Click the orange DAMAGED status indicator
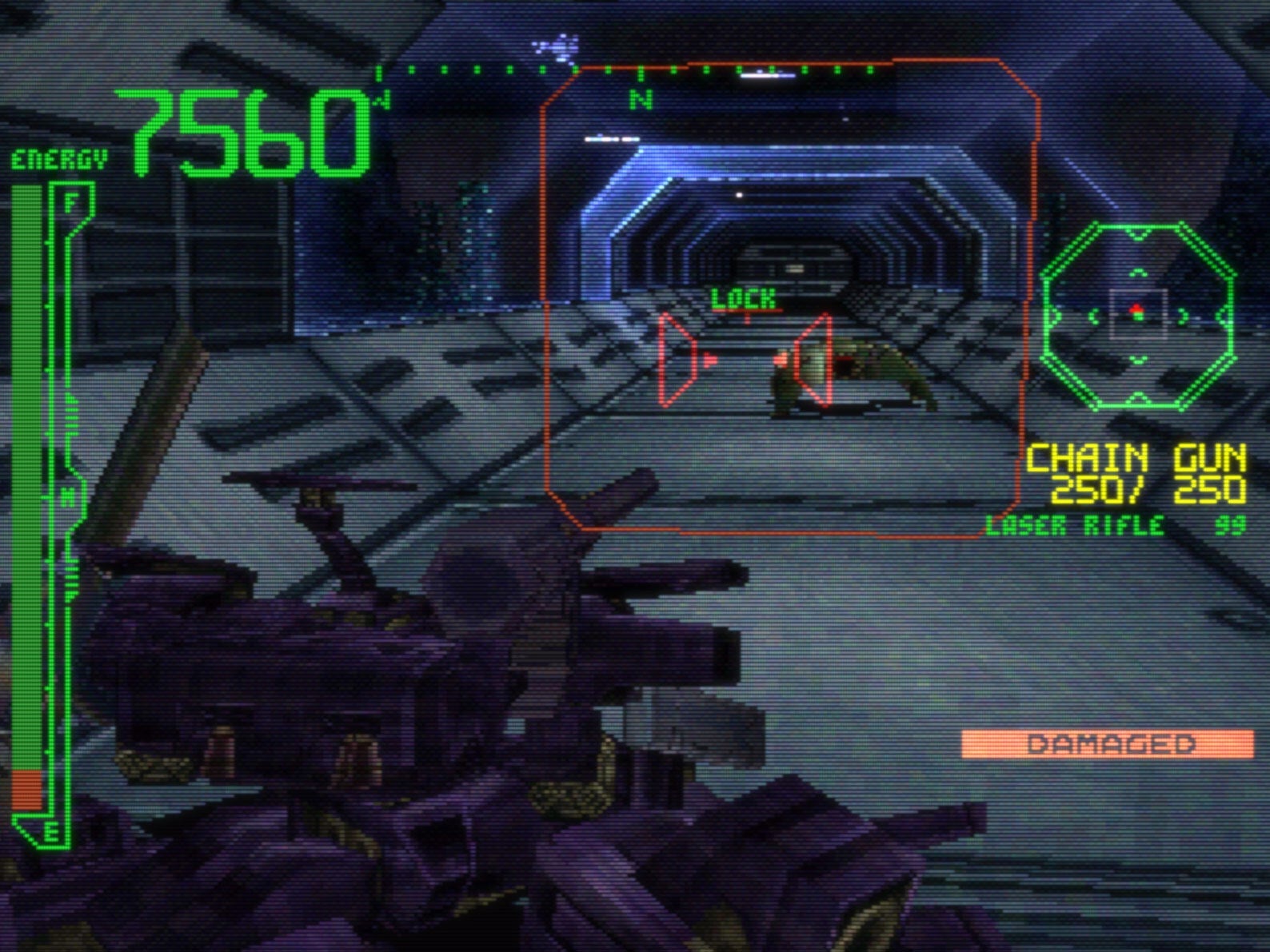The height and width of the screenshot is (952, 1270). tap(1107, 744)
